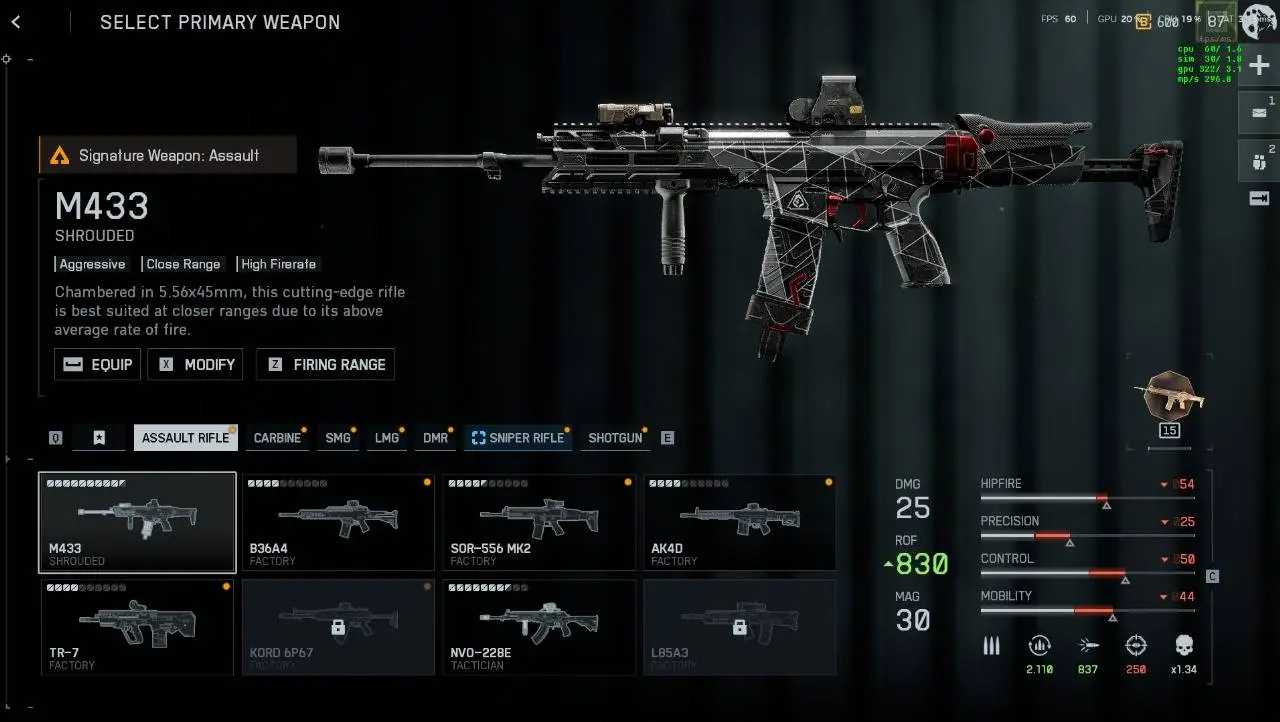Enter the Firing Range

325,365
